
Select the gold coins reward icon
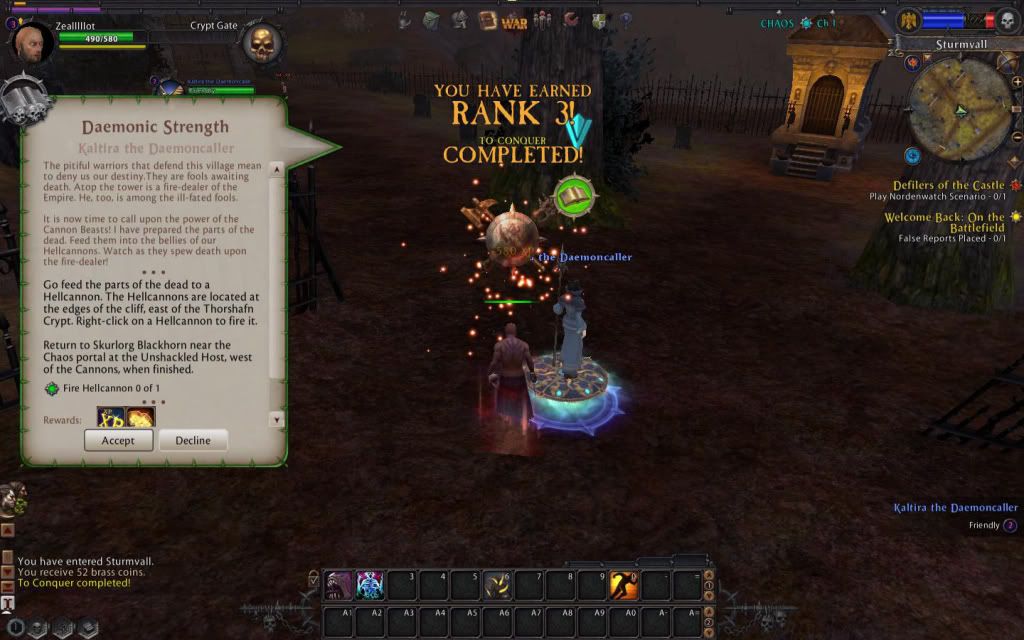141,418
